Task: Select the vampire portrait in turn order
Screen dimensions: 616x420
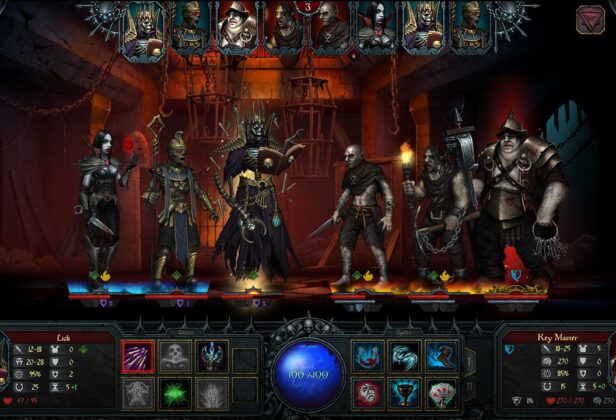Action: 375,28
